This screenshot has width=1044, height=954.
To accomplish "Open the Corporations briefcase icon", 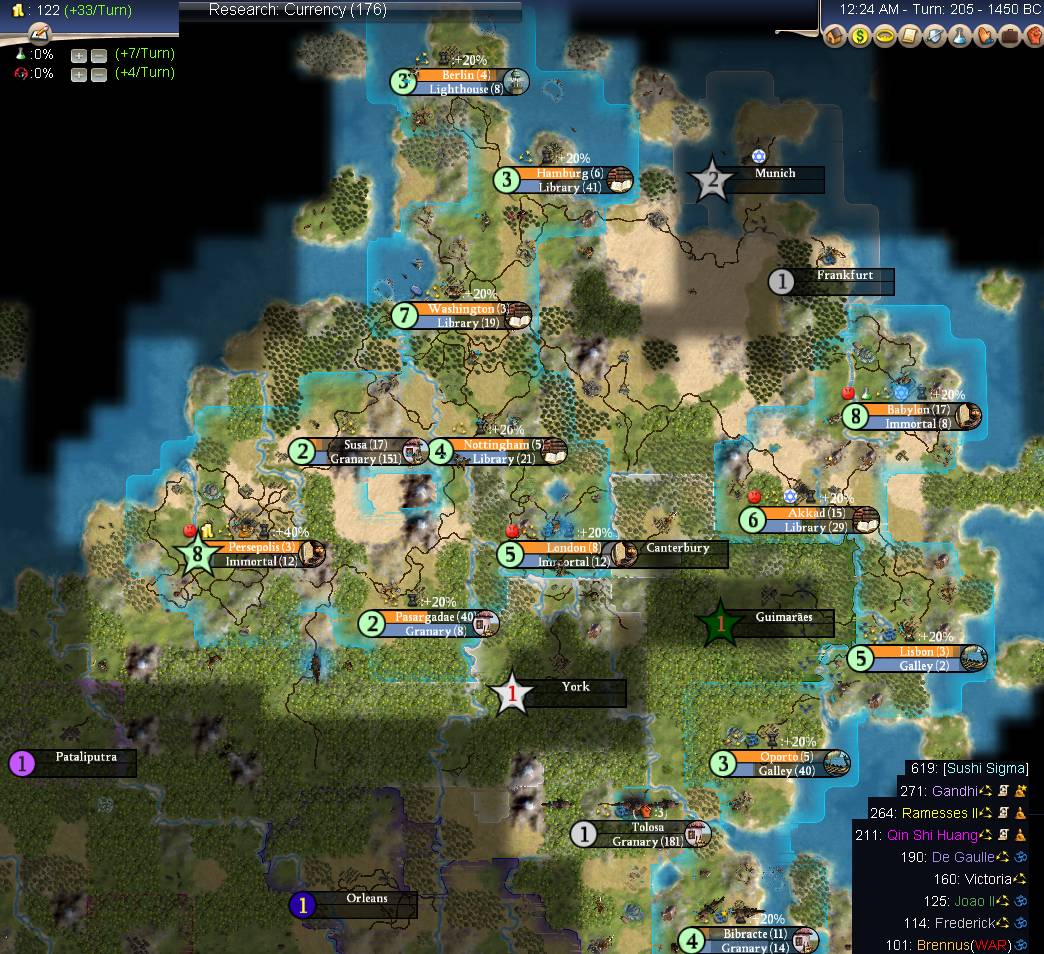I will [1008, 37].
